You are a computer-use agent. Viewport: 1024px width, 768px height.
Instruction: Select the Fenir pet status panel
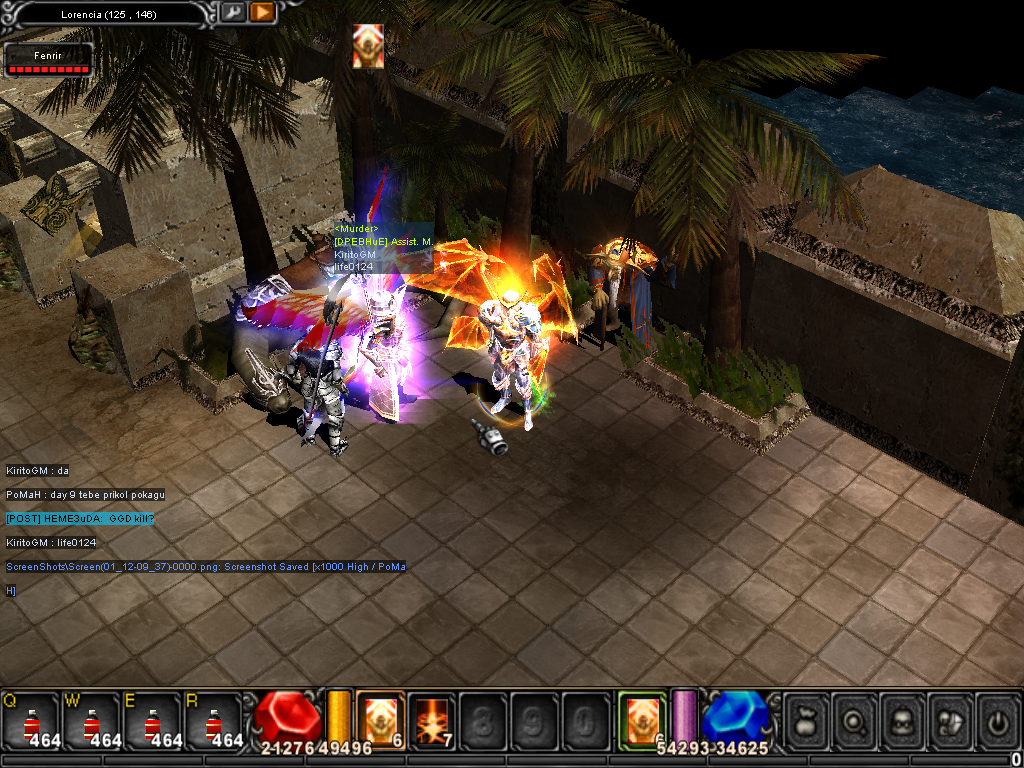pyautogui.click(x=48, y=59)
